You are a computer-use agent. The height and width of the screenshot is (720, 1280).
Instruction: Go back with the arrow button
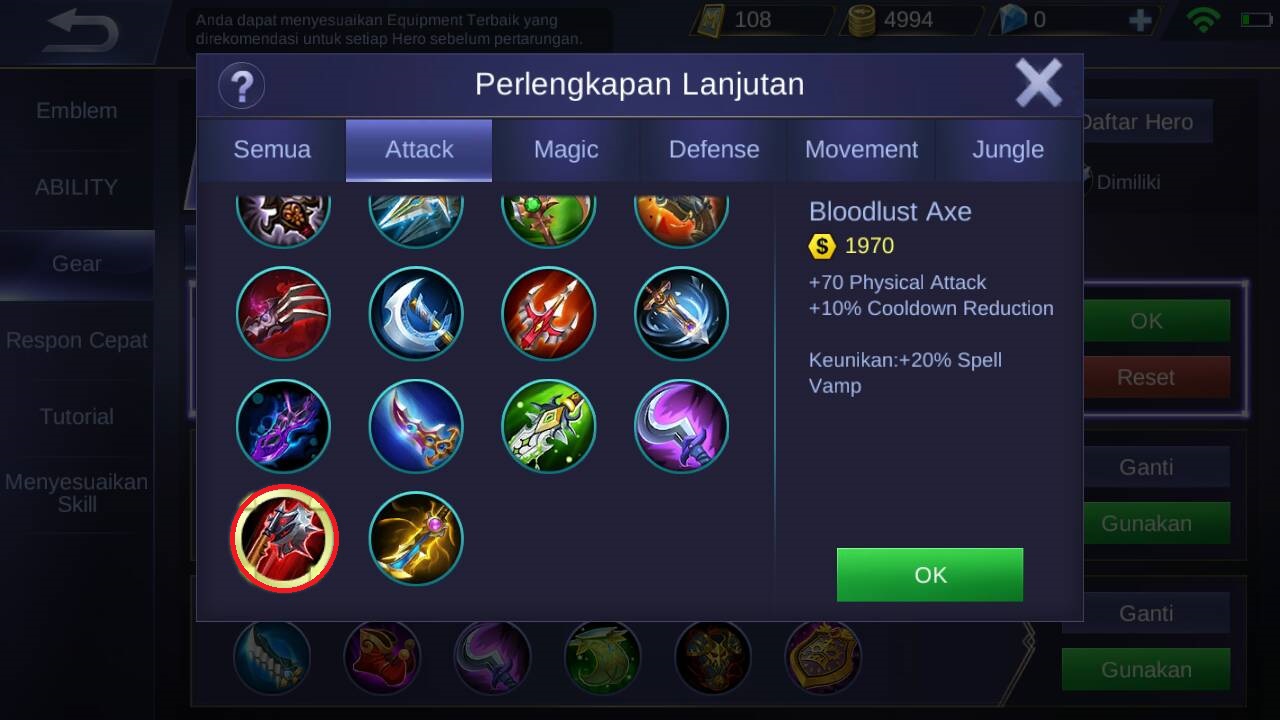(x=82, y=32)
